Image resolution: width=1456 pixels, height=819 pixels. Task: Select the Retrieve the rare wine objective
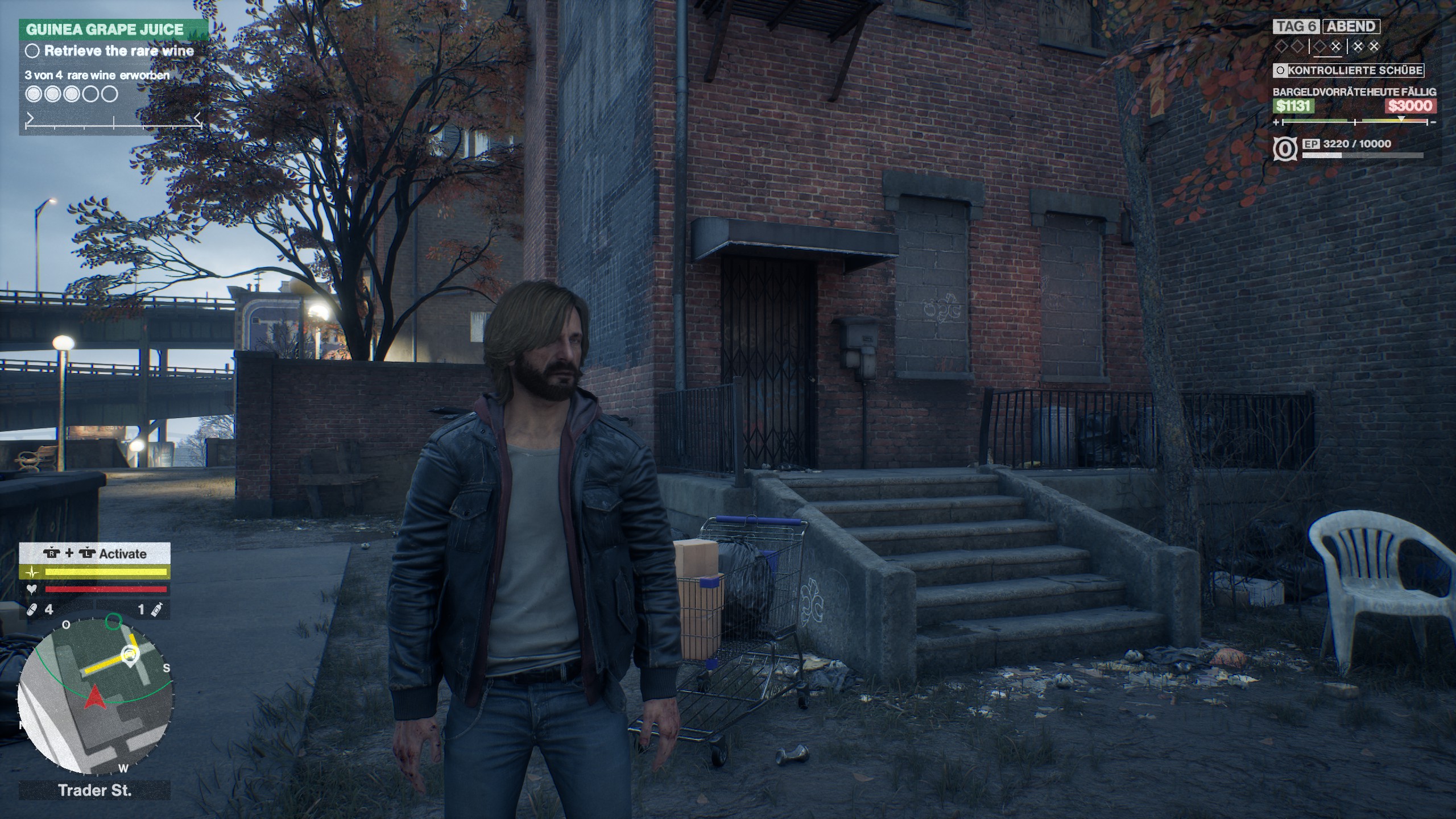click(x=119, y=51)
